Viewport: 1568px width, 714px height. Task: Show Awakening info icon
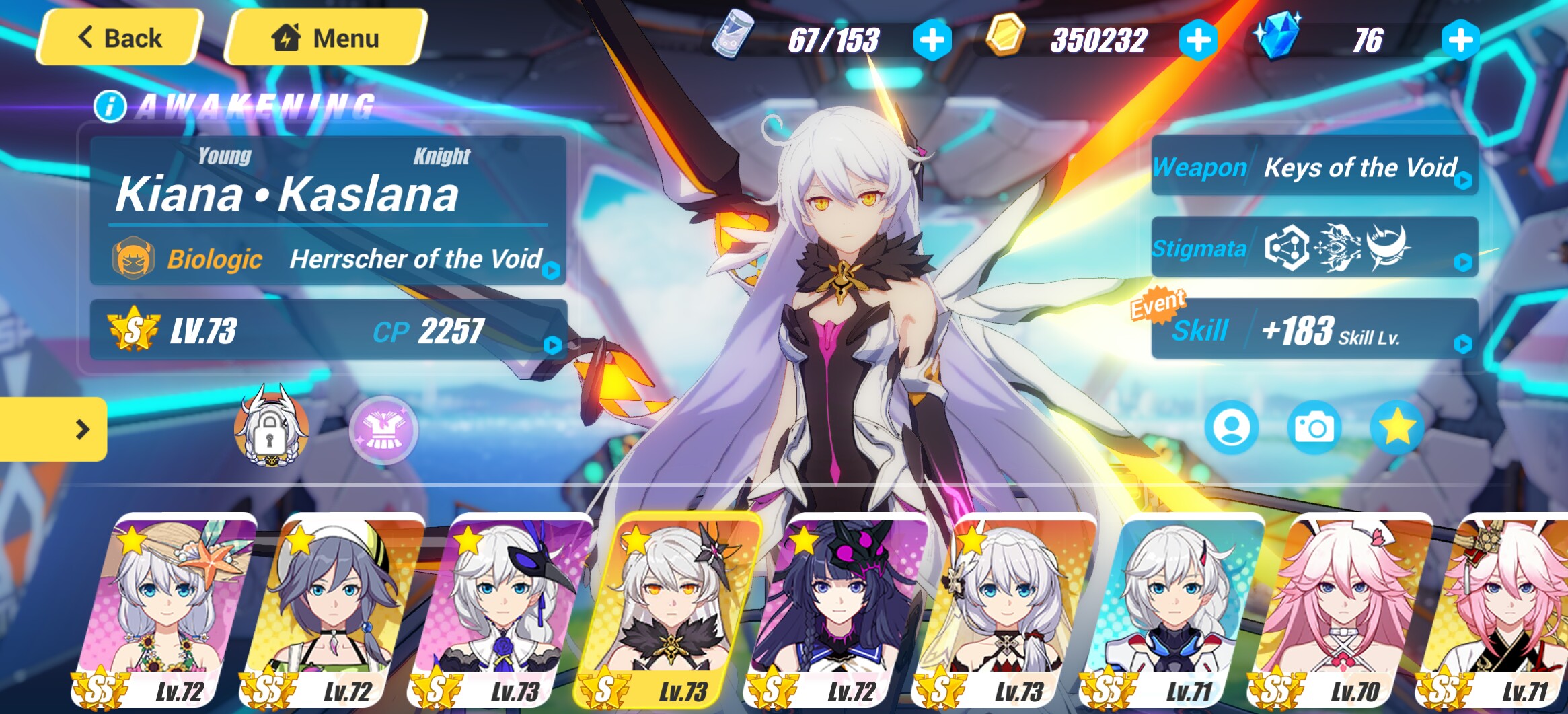coord(110,106)
